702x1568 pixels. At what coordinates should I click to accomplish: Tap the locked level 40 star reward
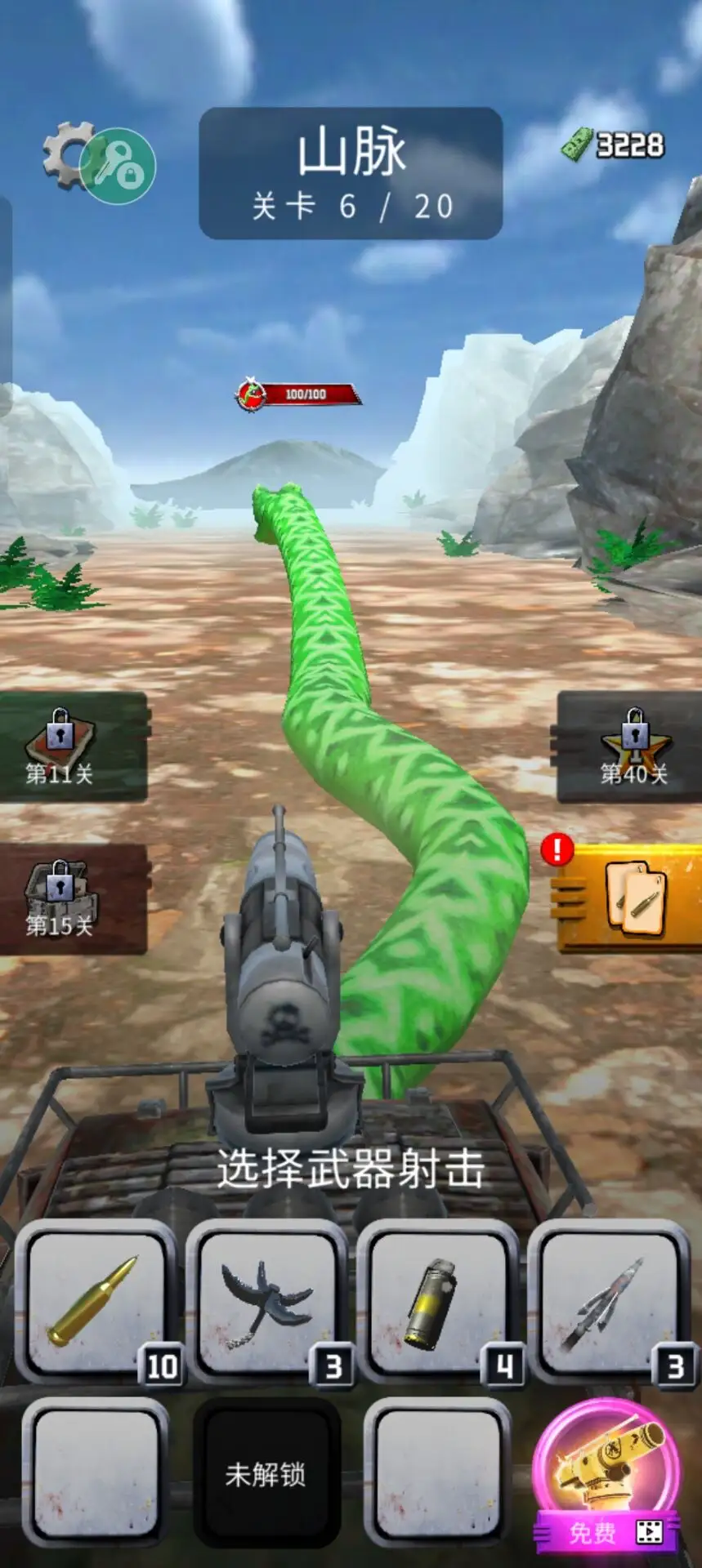pyautogui.click(x=631, y=746)
